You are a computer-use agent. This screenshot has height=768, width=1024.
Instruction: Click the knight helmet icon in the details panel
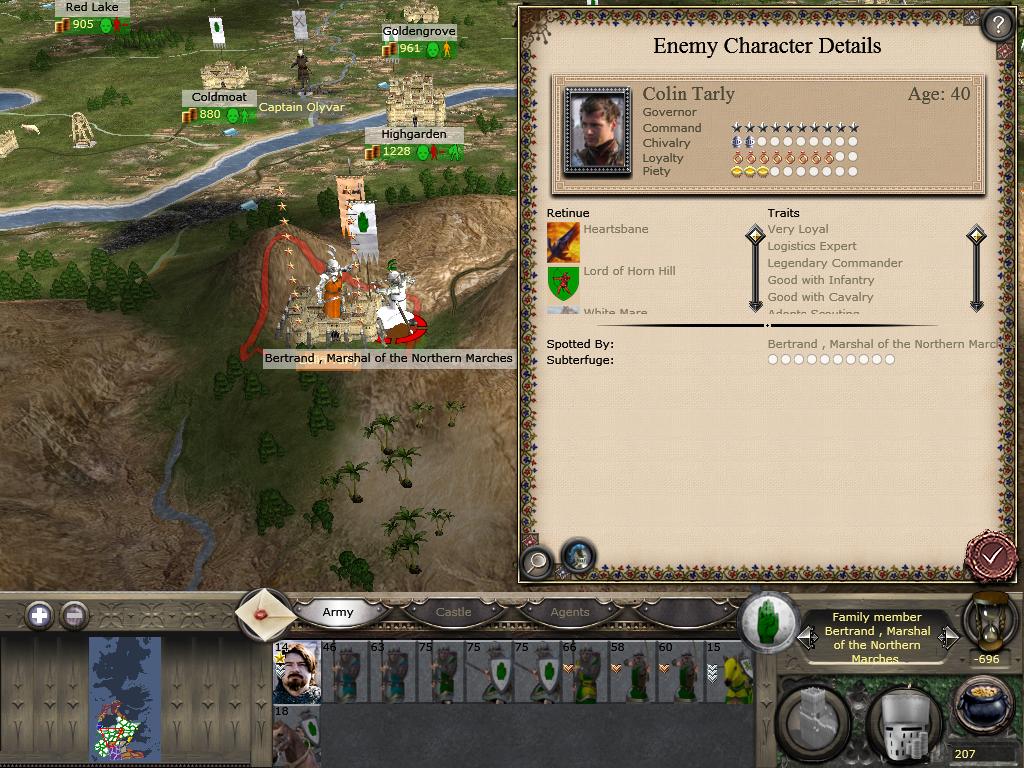(x=577, y=556)
